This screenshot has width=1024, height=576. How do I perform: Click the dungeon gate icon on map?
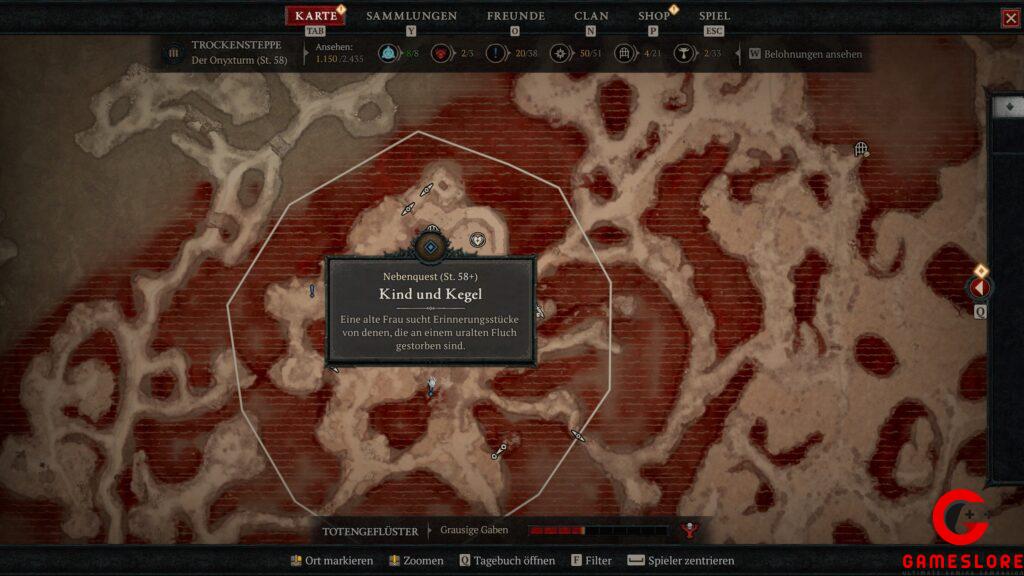pyautogui.click(x=861, y=150)
